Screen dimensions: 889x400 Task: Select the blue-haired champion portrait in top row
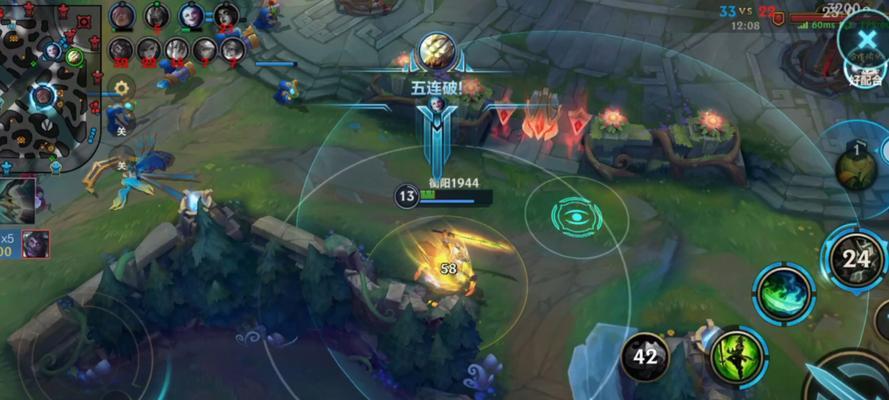tap(191, 16)
